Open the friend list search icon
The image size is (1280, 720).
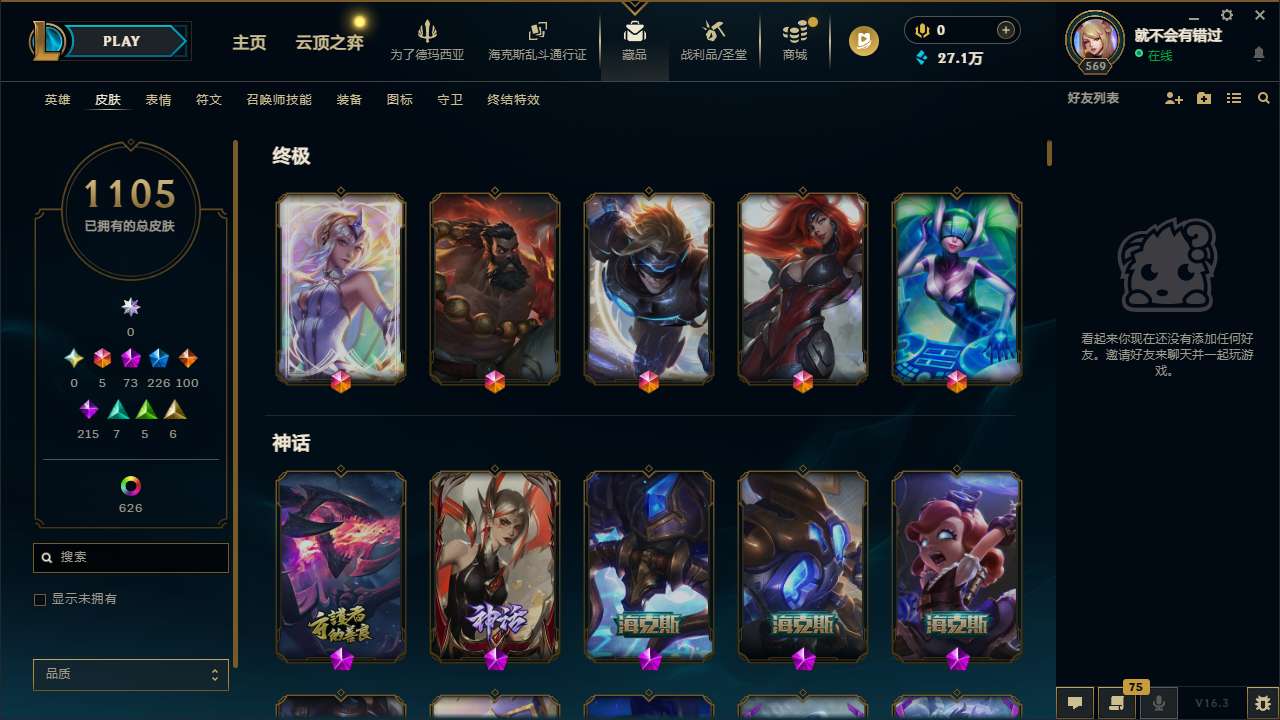(x=1264, y=98)
